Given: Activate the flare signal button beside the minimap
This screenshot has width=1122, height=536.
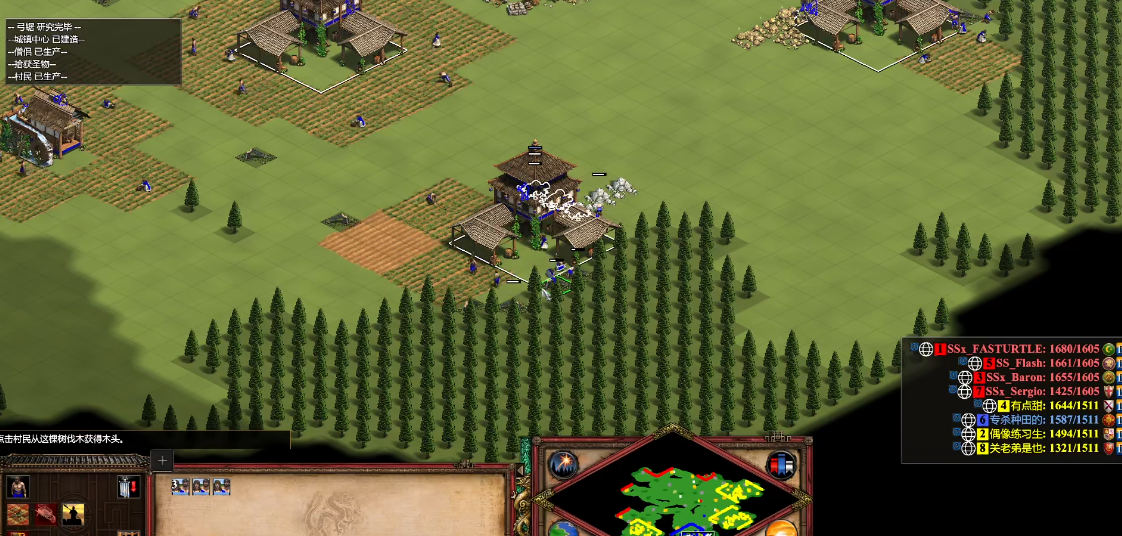Looking at the screenshot, I should [x=563, y=465].
